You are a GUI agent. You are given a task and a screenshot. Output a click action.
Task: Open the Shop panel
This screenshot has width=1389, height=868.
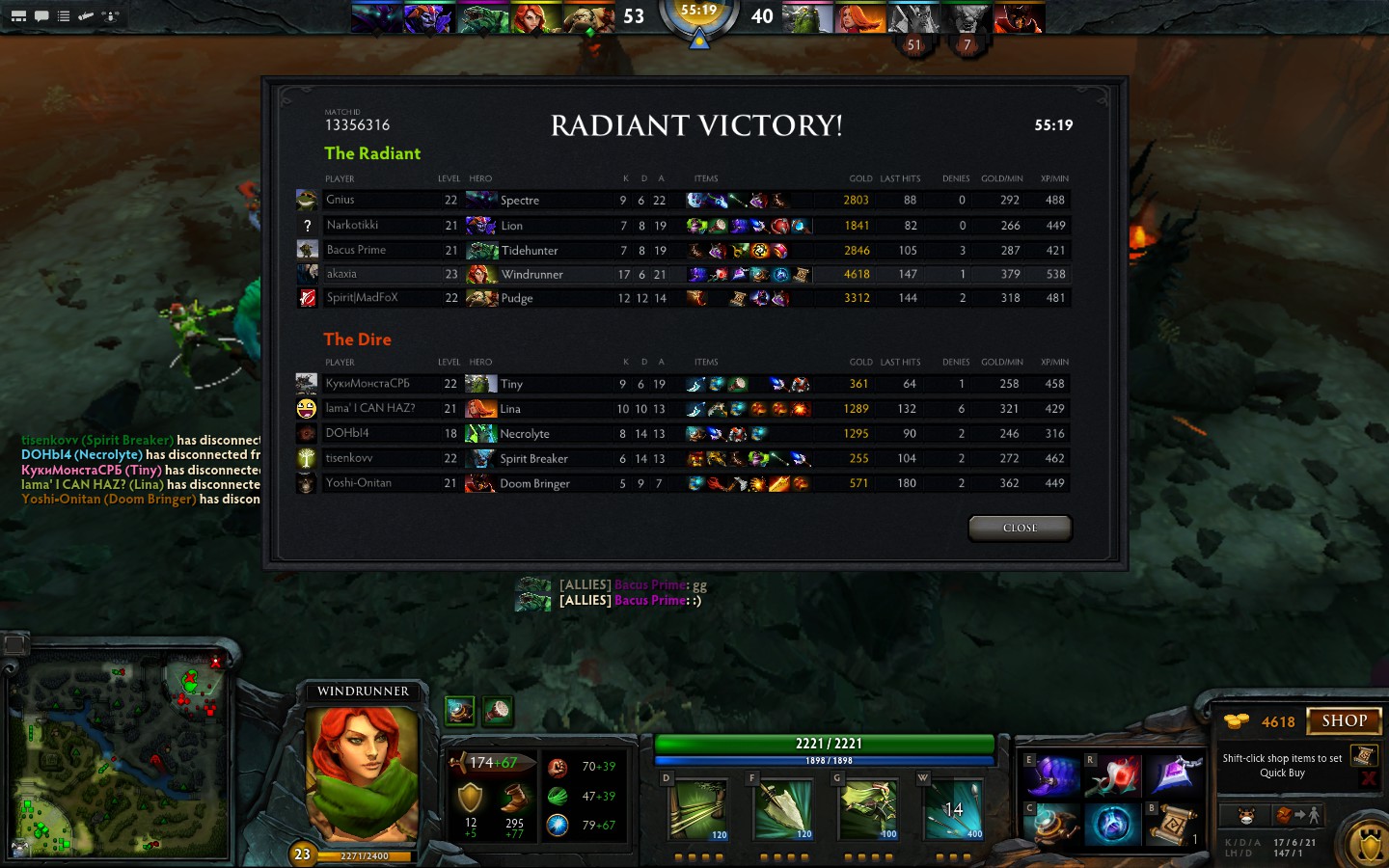coord(1344,720)
